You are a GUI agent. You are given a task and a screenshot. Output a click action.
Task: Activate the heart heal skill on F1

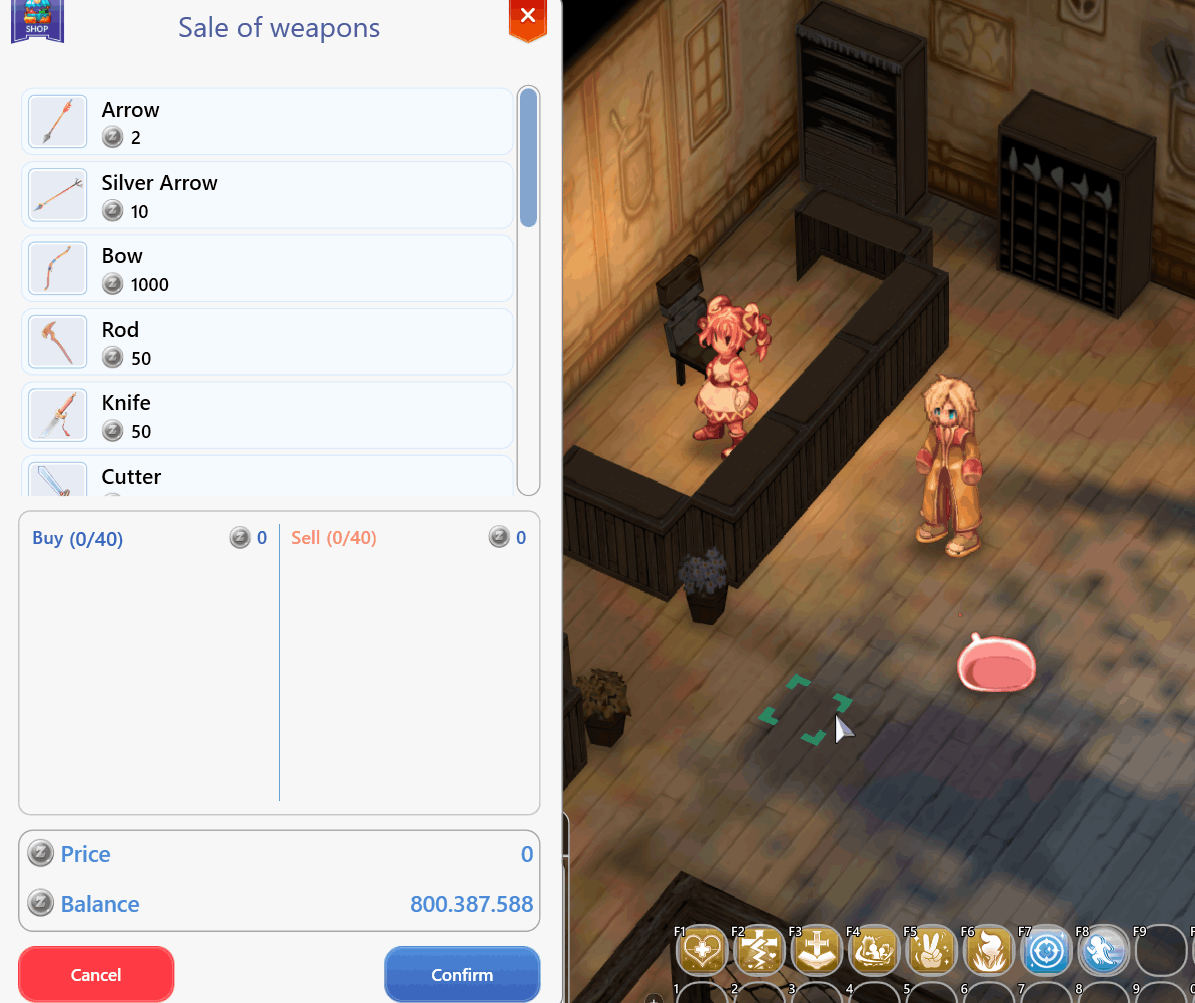pos(702,950)
